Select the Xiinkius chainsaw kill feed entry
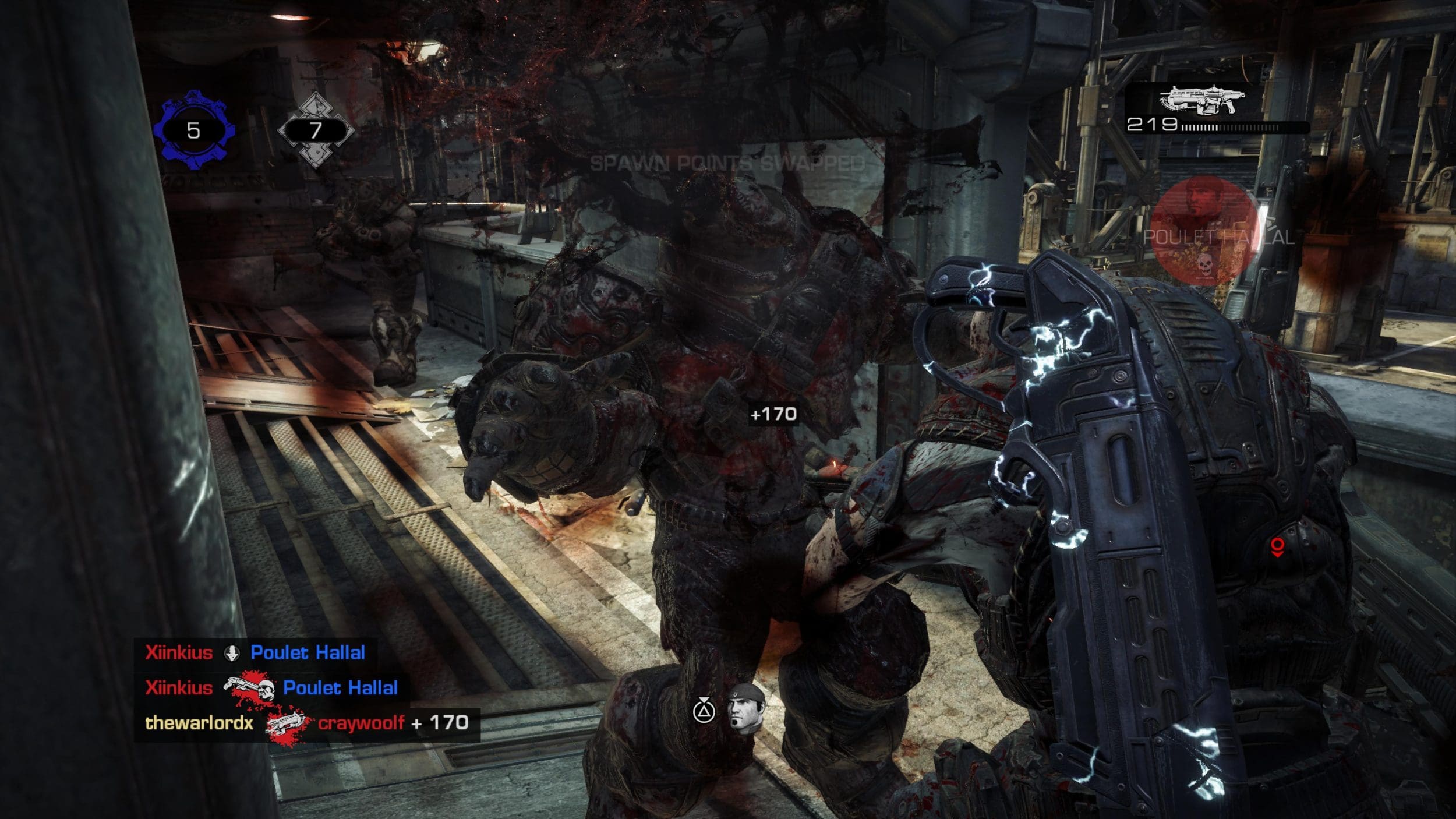This screenshot has height=819, width=1456. (271, 688)
